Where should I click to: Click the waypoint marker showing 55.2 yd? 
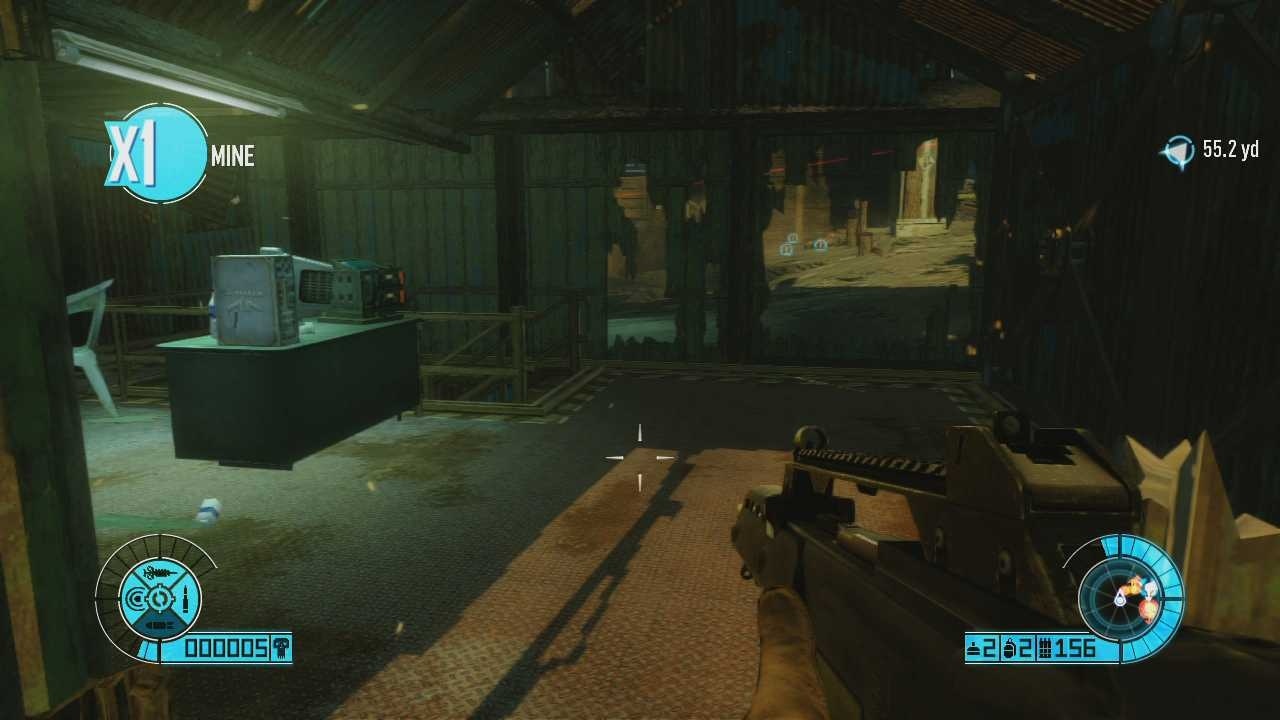tap(1180, 148)
